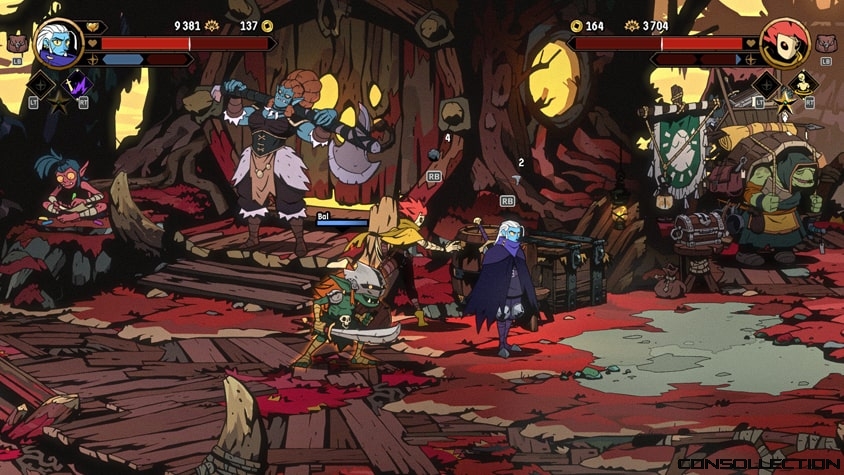Select the left player's empty crosshair ability slot
The image size is (844, 475).
click(x=41, y=85)
